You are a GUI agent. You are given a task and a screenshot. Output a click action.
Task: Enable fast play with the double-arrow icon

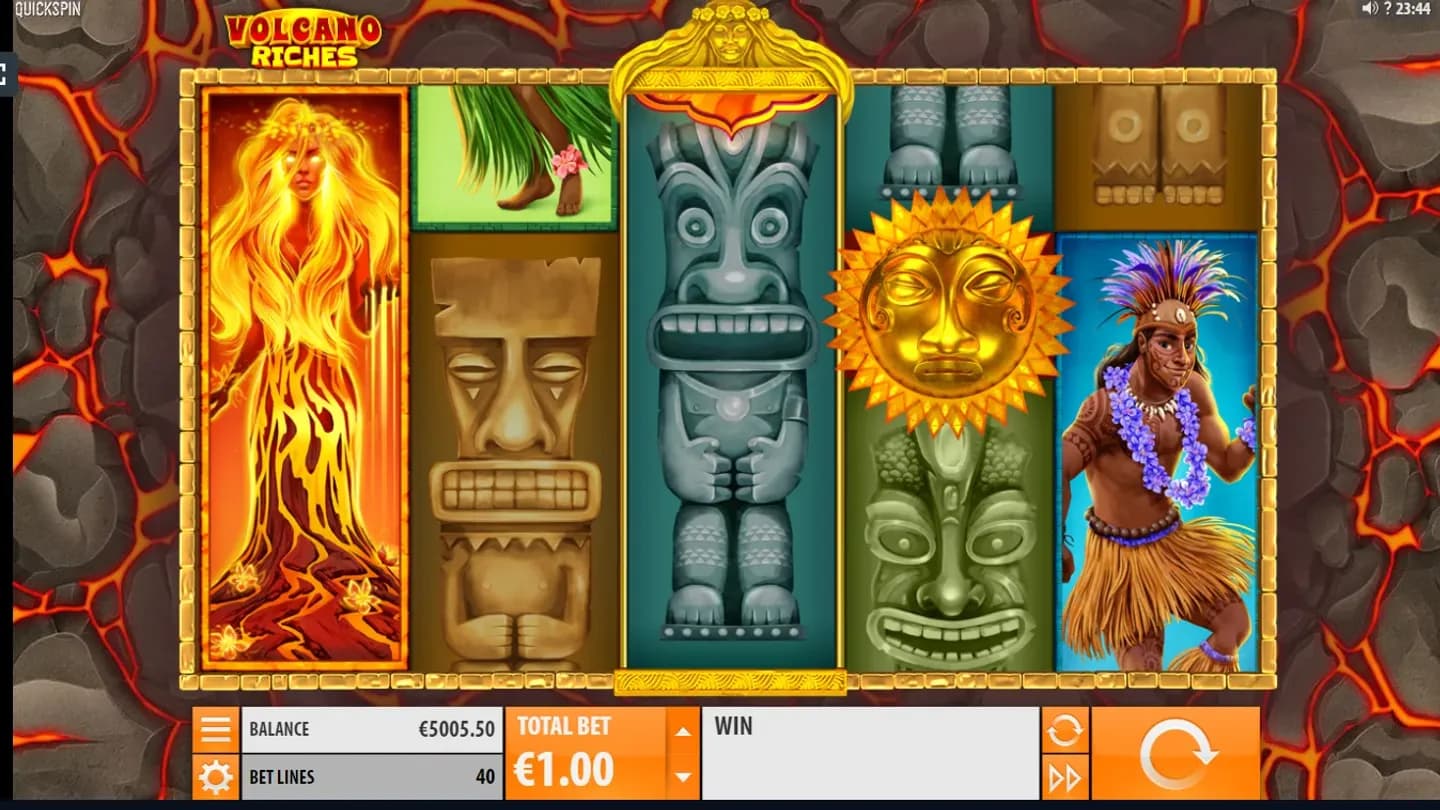pyautogui.click(x=1066, y=774)
